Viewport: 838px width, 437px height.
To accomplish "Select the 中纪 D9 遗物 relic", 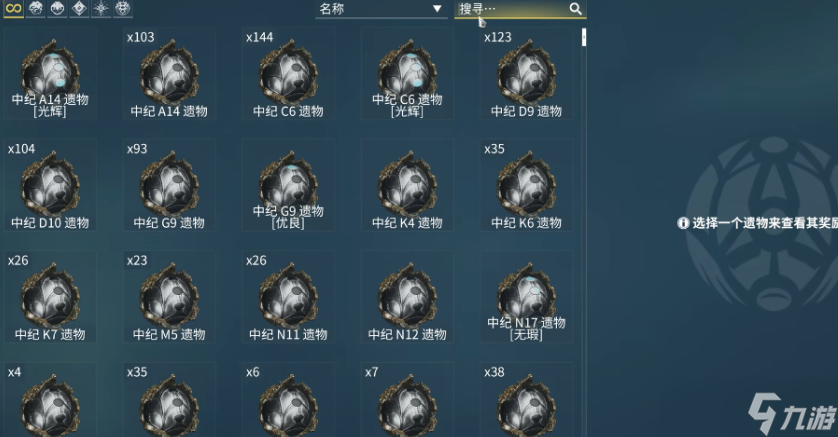I will point(526,74).
